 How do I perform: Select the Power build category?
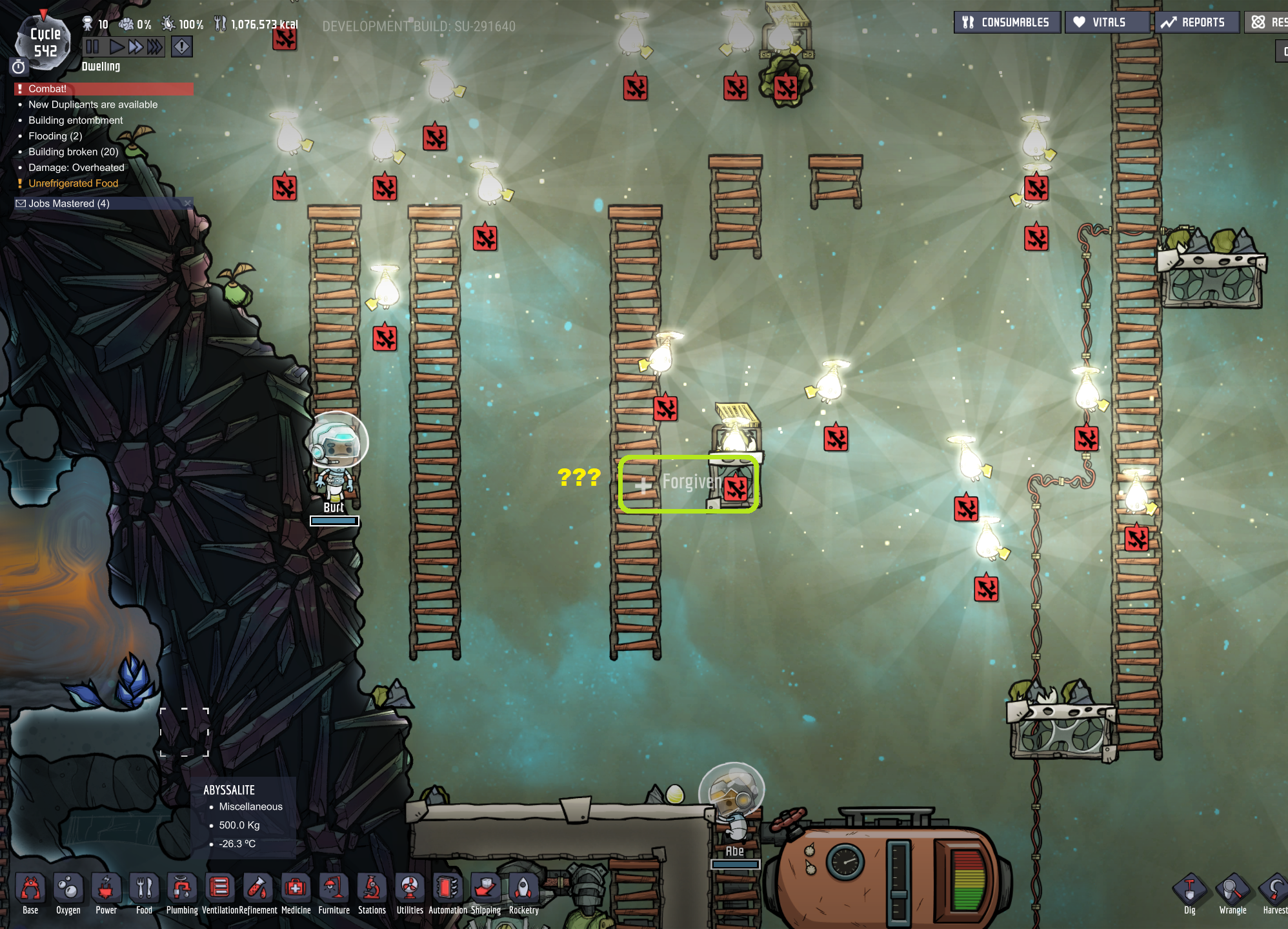(106, 894)
